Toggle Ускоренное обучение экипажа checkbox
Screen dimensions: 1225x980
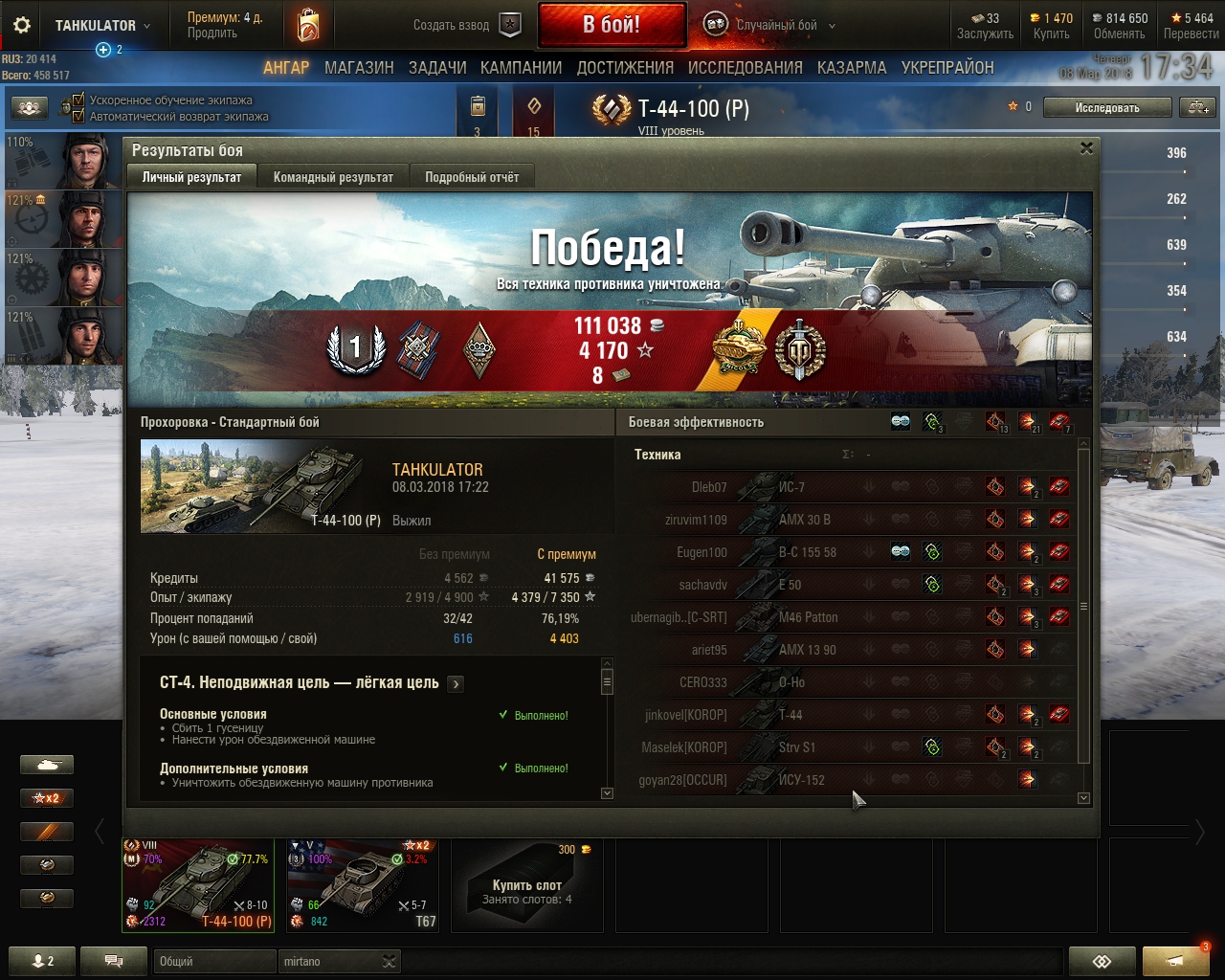pyautogui.click(x=78, y=100)
